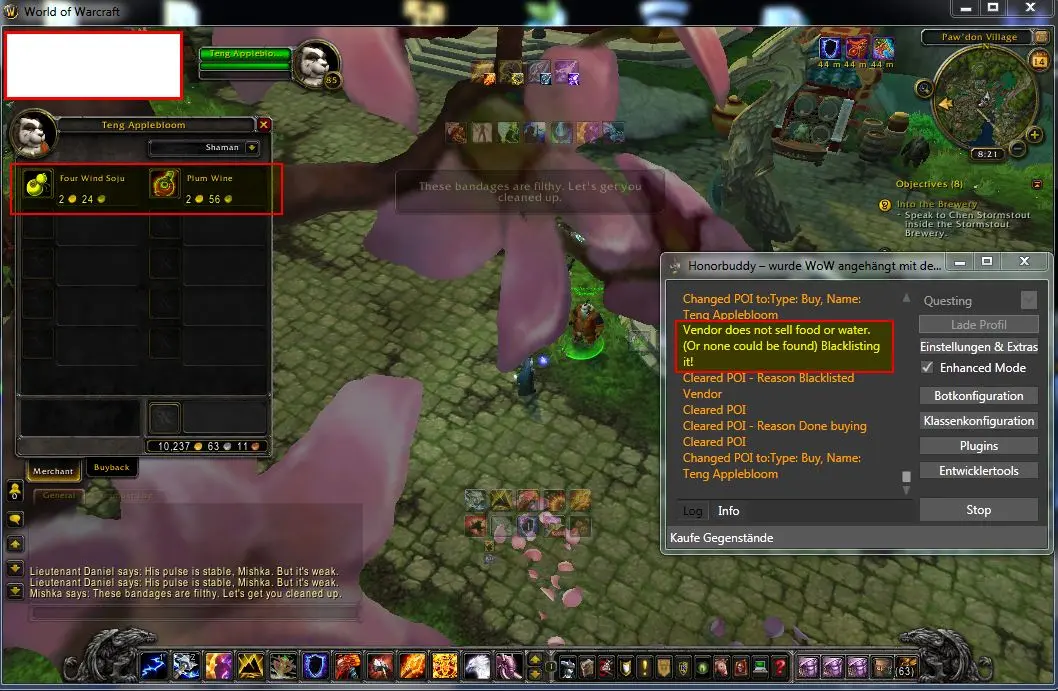The width and height of the screenshot is (1058, 691).
Task: Open the Entwicklertools panel
Action: click(x=978, y=471)
